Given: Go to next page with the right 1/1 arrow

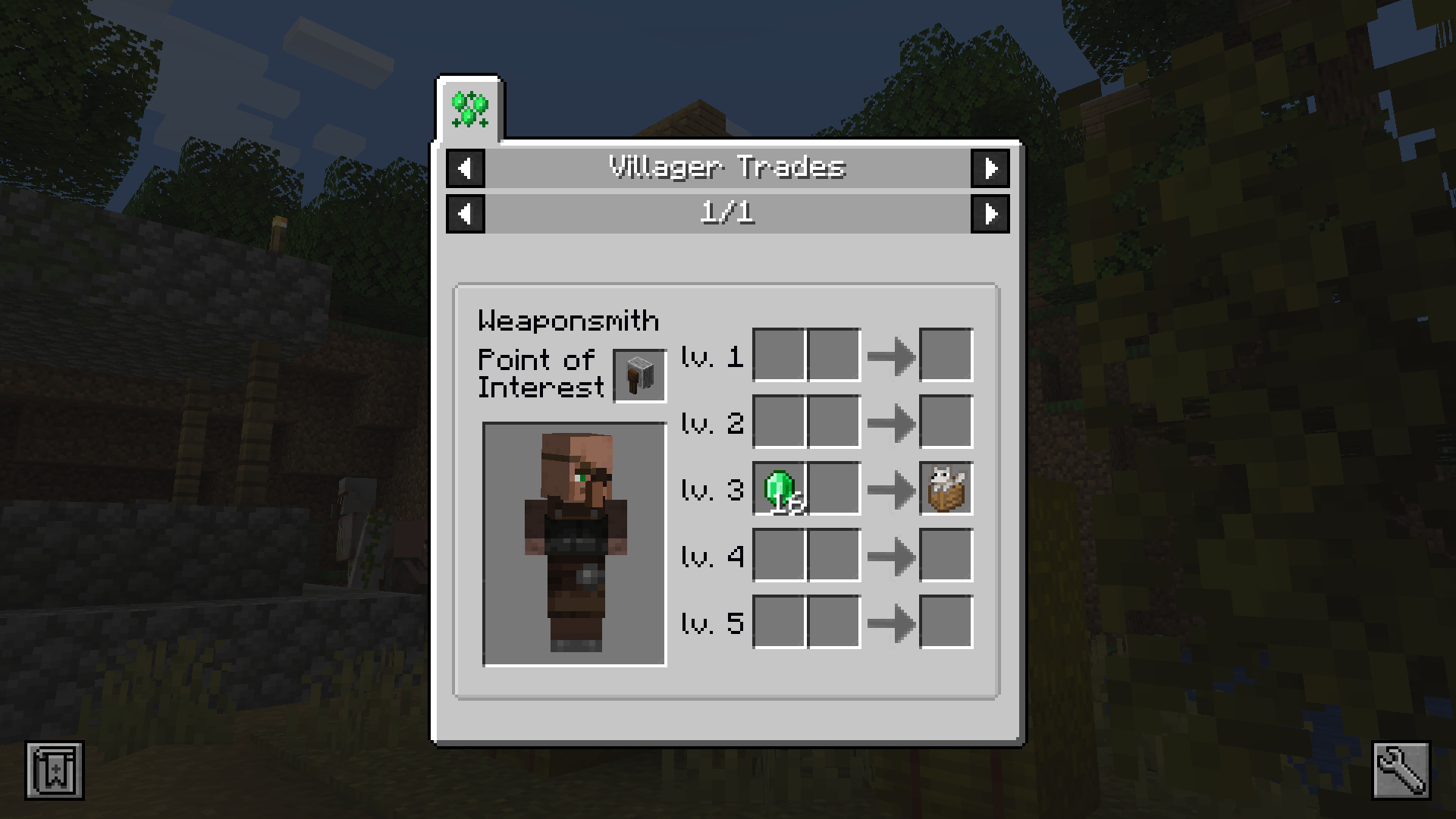Looking at the screenshot, I should 990,213.
